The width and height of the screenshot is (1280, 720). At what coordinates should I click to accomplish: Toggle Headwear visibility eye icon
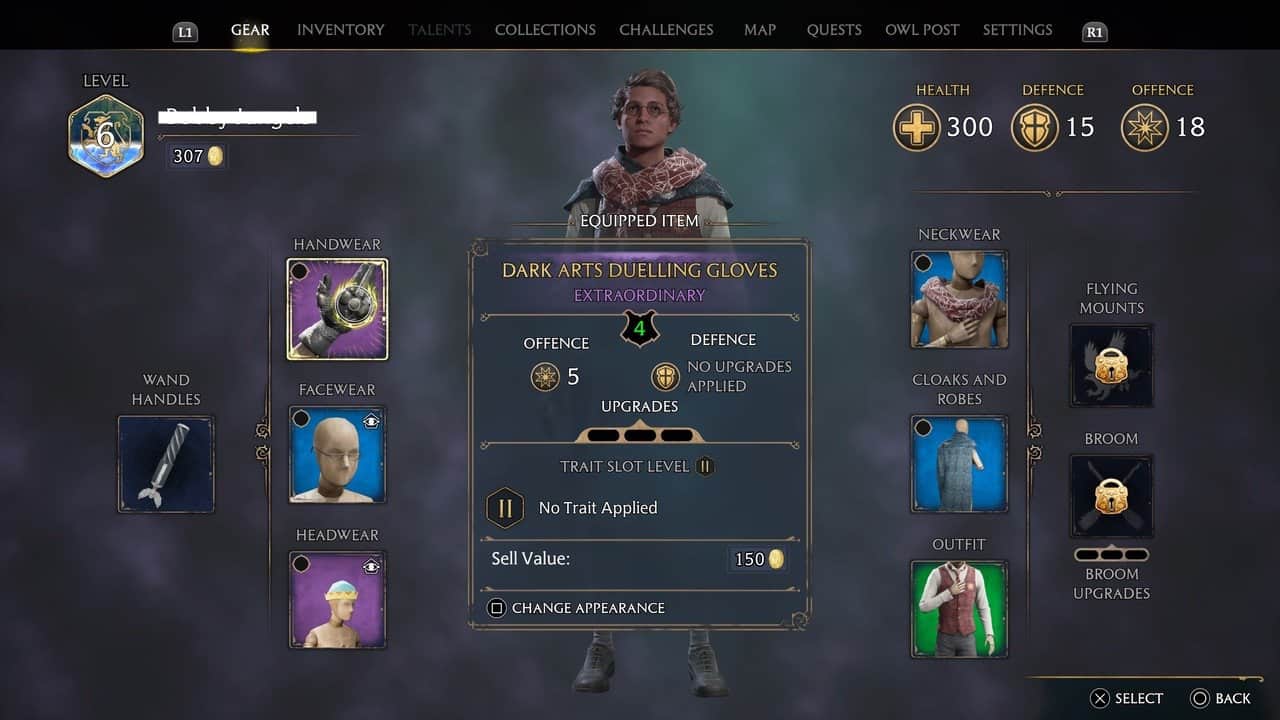click(x=371, y=567)
